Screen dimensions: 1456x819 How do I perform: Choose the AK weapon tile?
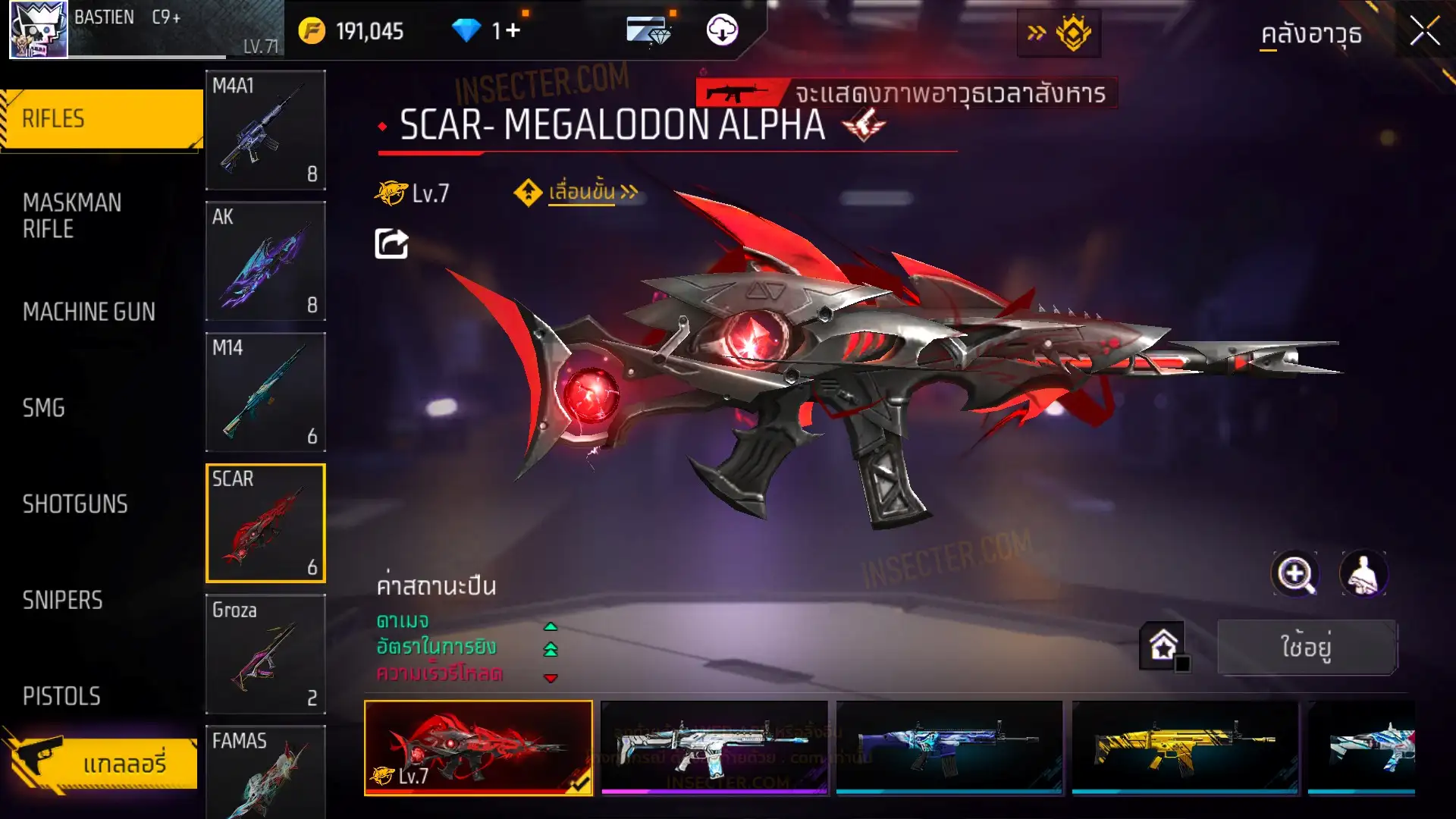pos(265,261)
